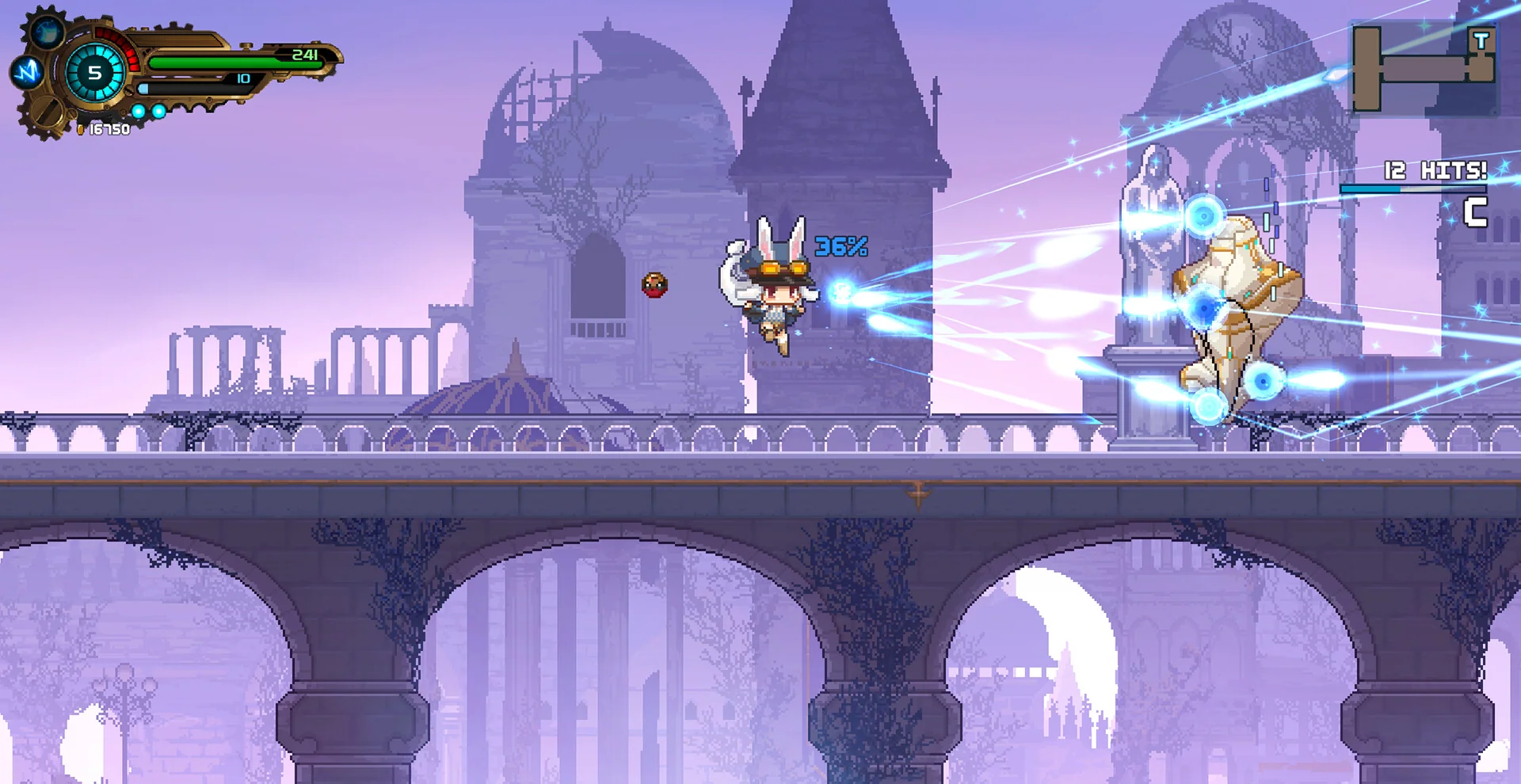Click the cyan gauge dial showing 5
This screenshot has width=1521, height=784.
tap(95, 73)
